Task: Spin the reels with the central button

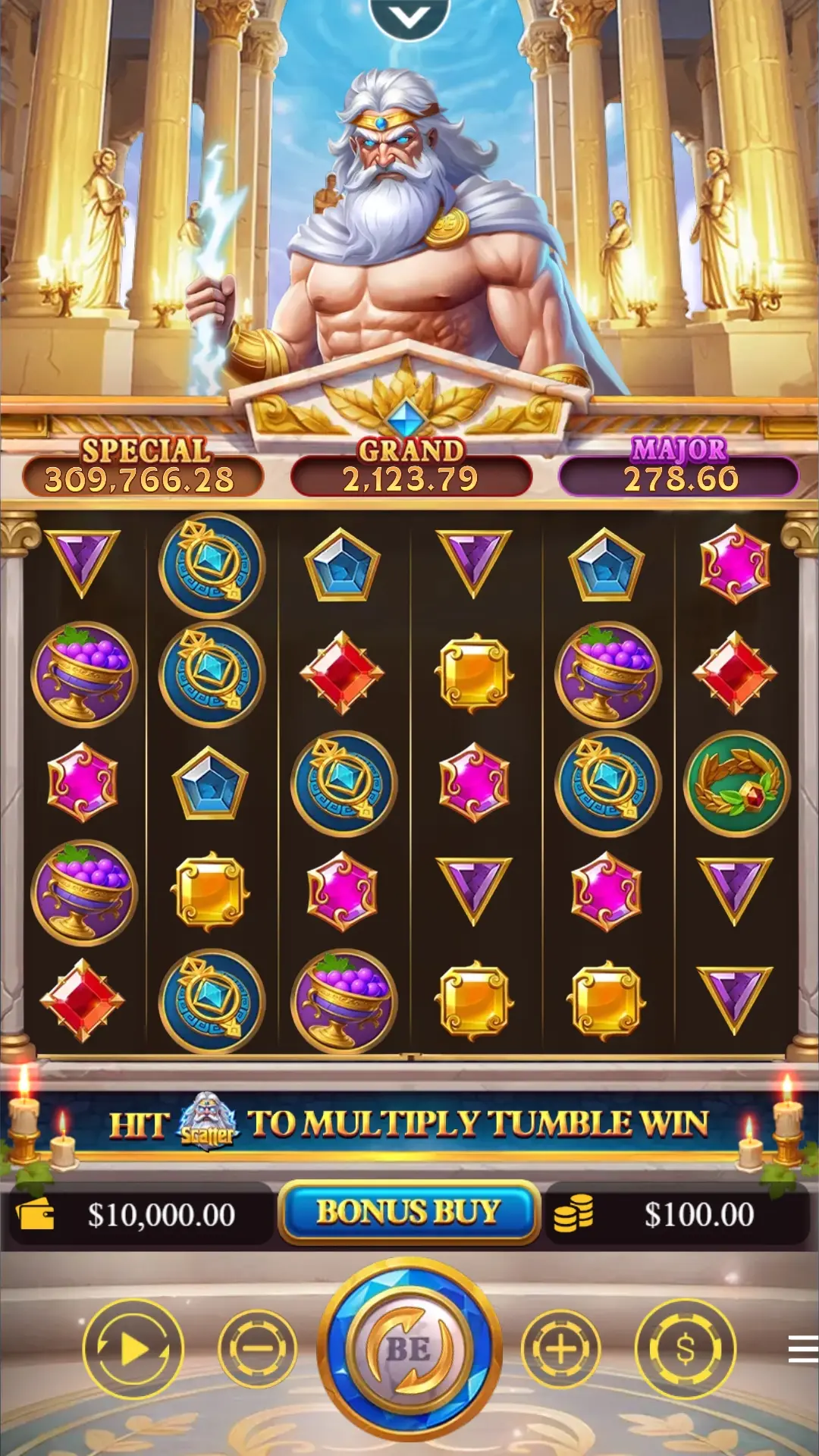Action: pyautogui.click(x=409, y=1349)
